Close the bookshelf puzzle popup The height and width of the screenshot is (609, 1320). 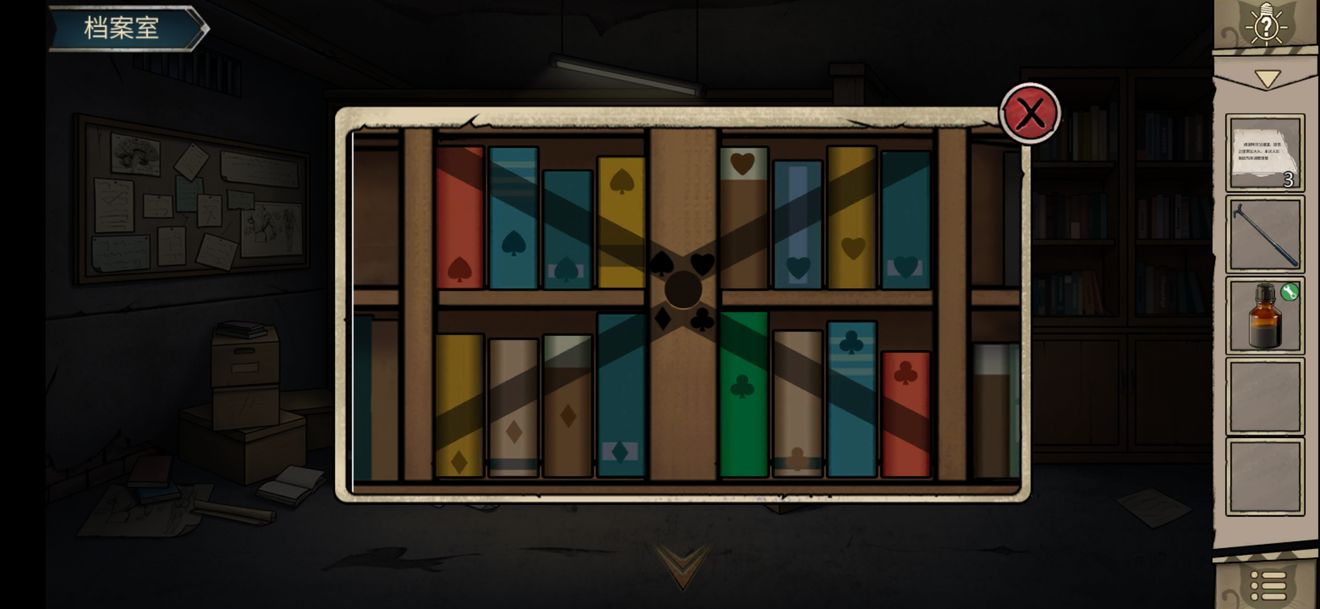pyautogui.click(x=1030, y=114)
